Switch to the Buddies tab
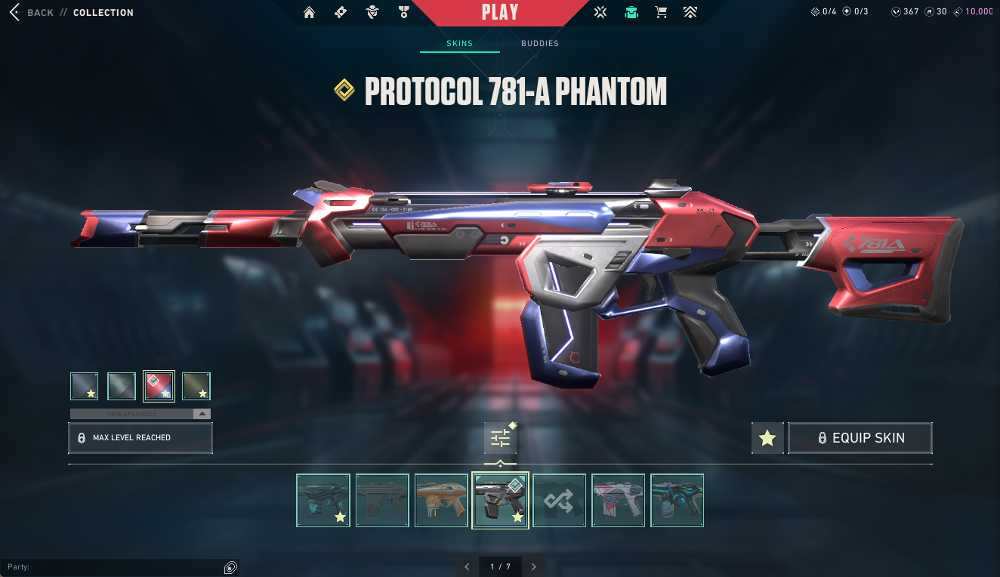 pos(540,44)
